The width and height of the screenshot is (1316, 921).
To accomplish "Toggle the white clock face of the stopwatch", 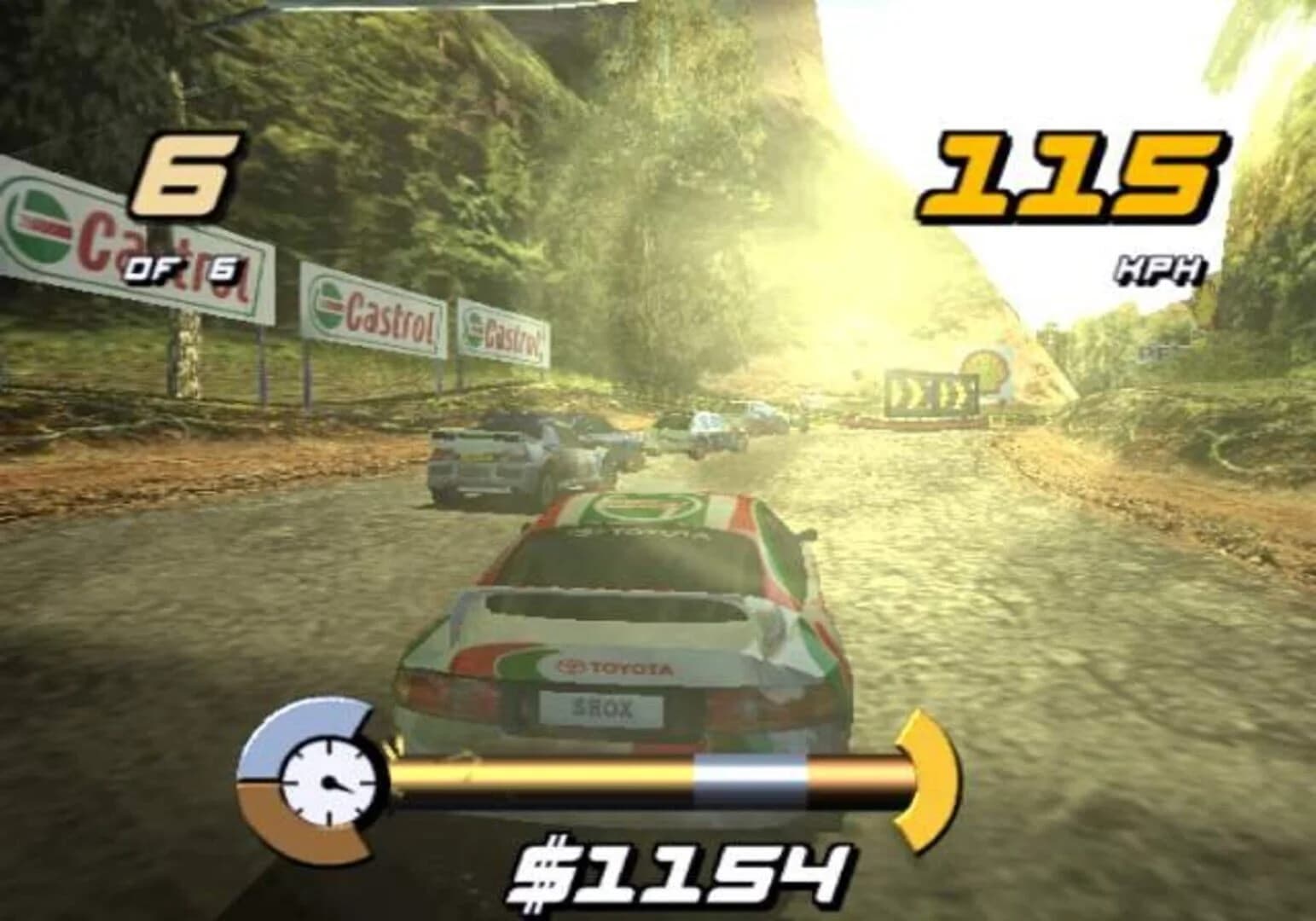I will pyautogui.click(x=328, y=780).
